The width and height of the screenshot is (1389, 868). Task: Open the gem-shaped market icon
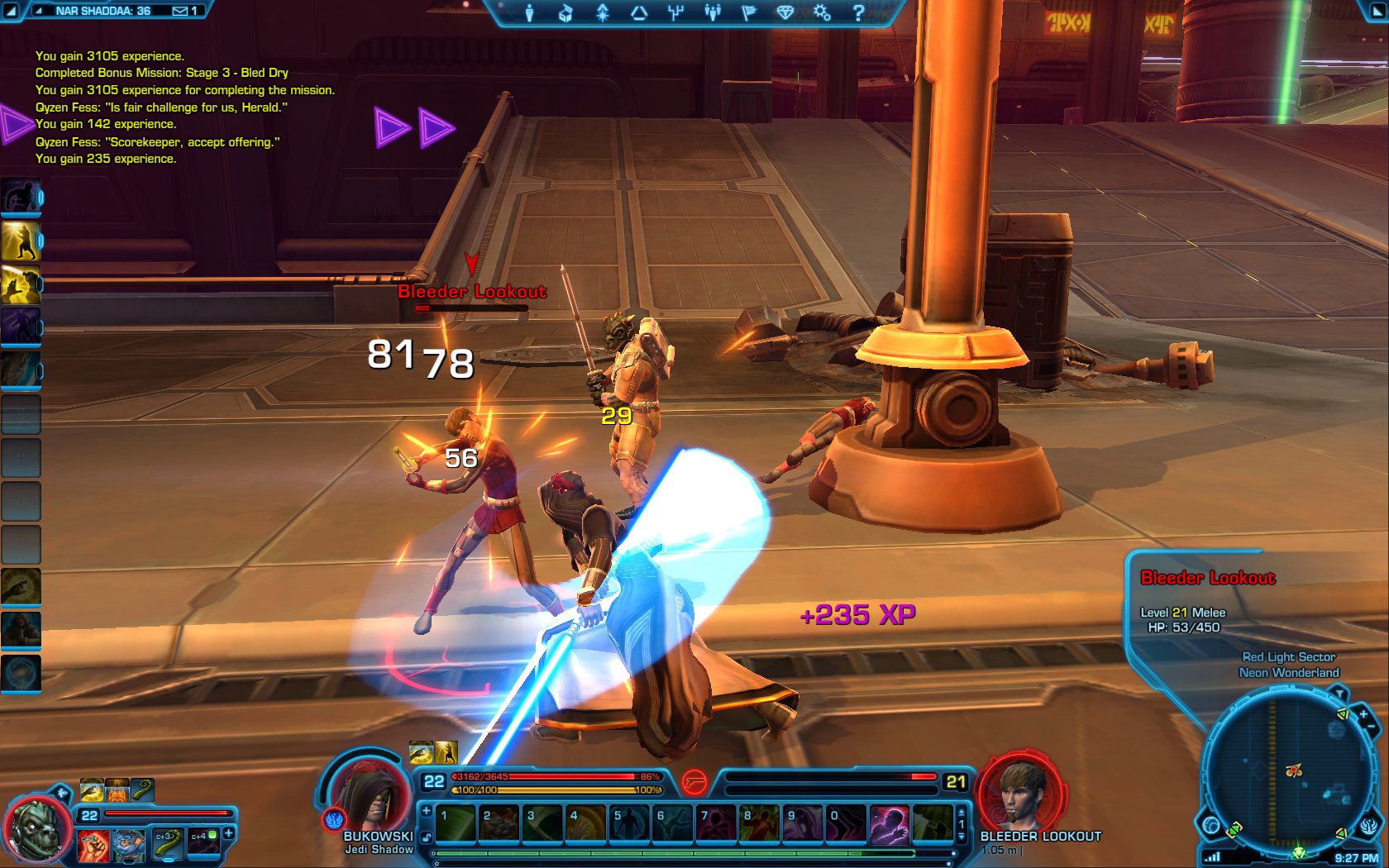785,13
